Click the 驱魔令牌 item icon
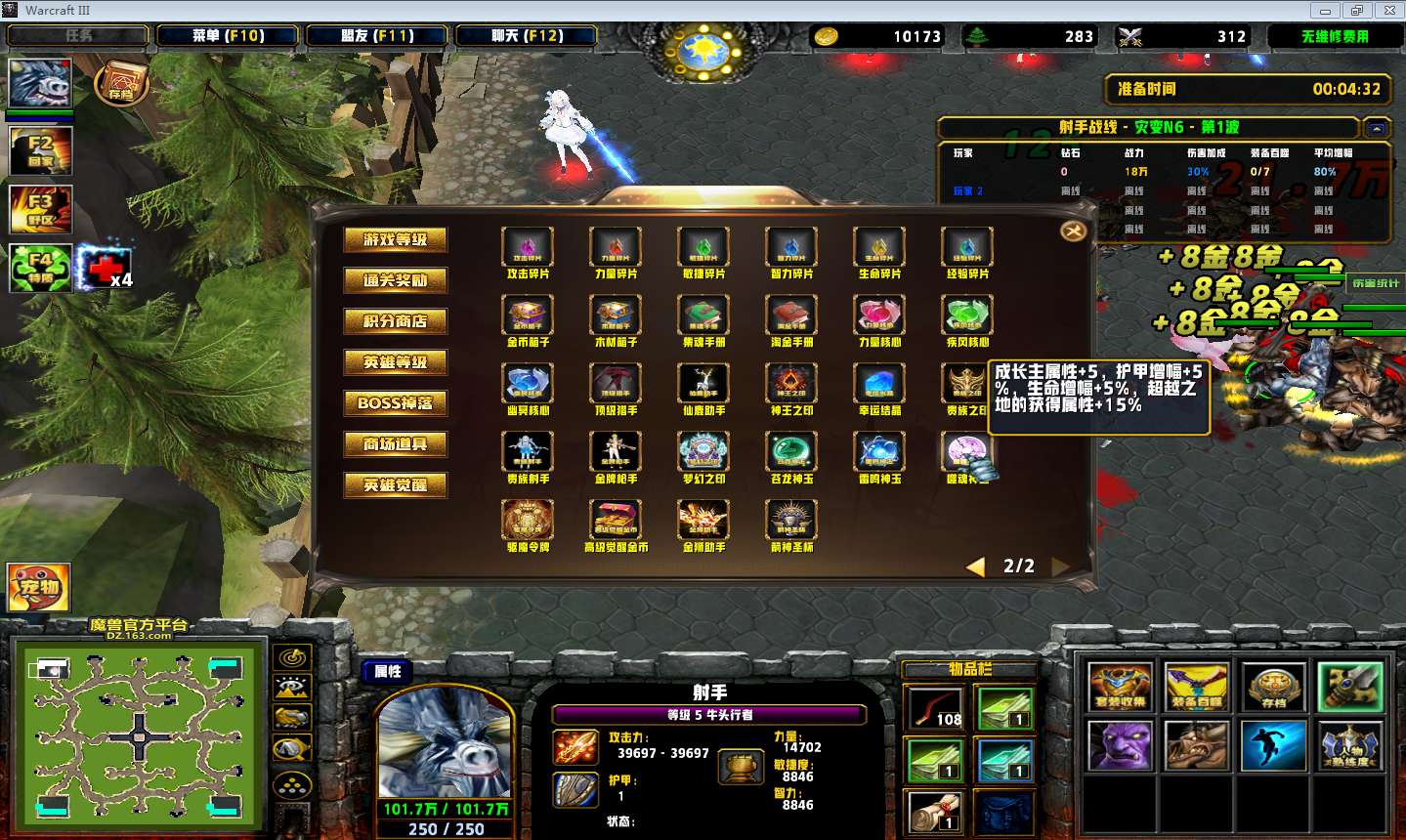The width and height of the screenshot is (1406, 840). (528, 520)
